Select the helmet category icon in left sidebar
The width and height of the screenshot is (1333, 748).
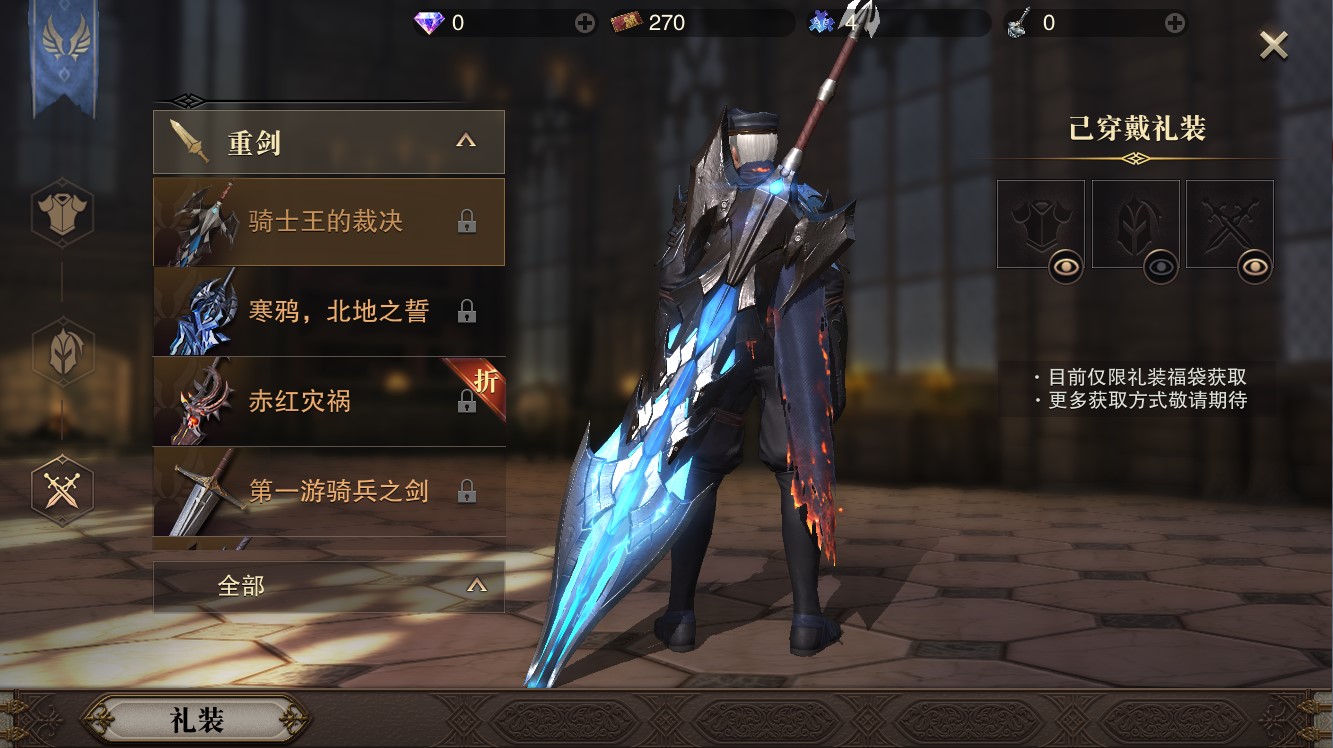point(63,351)
